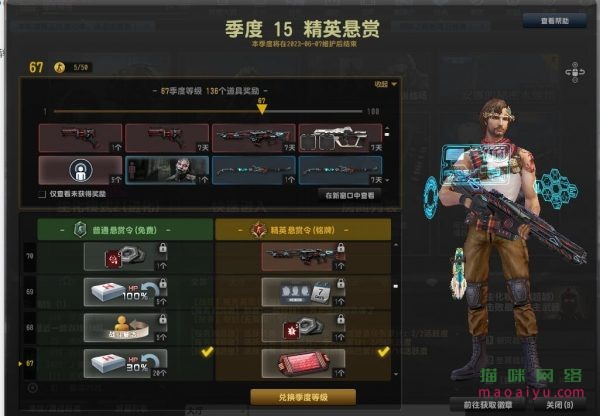Select the elite rifle reward at level 70
This screenshot has width=600, height=416.
303,257
